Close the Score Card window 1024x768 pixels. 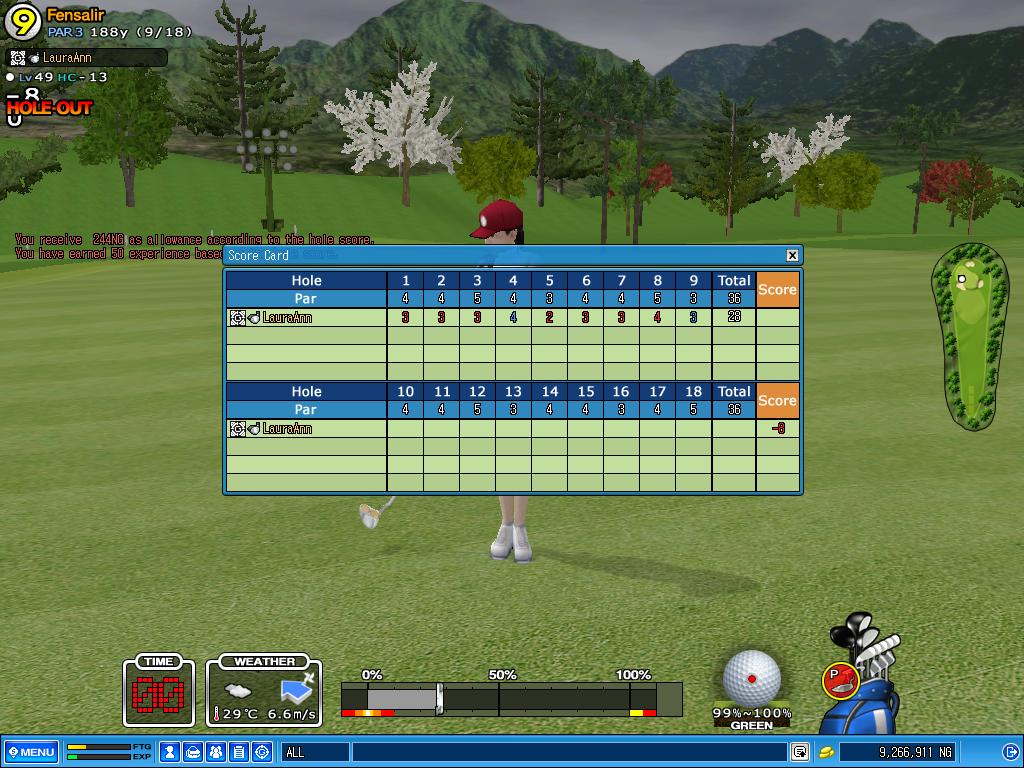(792, 255)
